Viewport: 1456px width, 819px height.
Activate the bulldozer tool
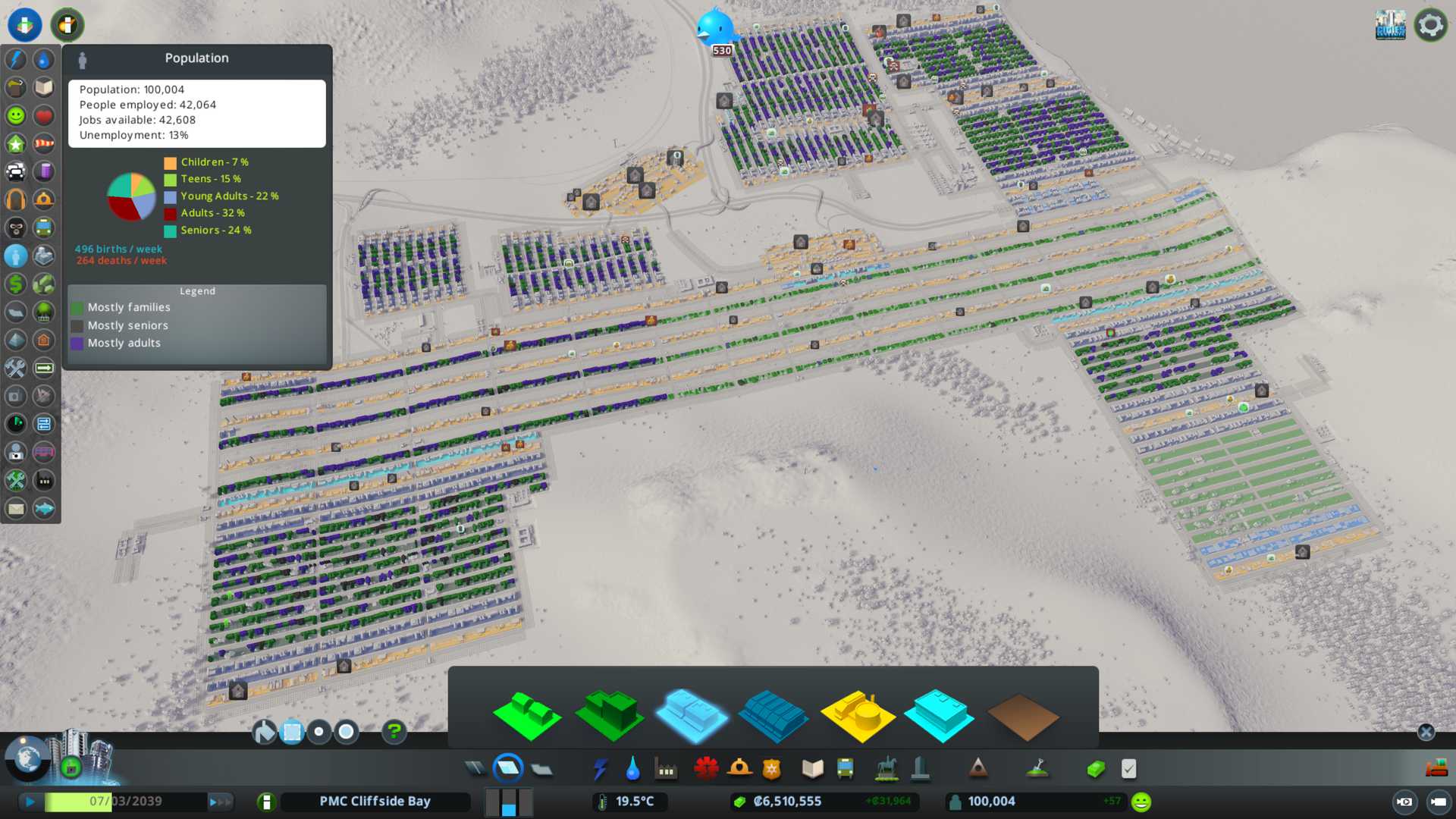click(x=1436, y=769)
